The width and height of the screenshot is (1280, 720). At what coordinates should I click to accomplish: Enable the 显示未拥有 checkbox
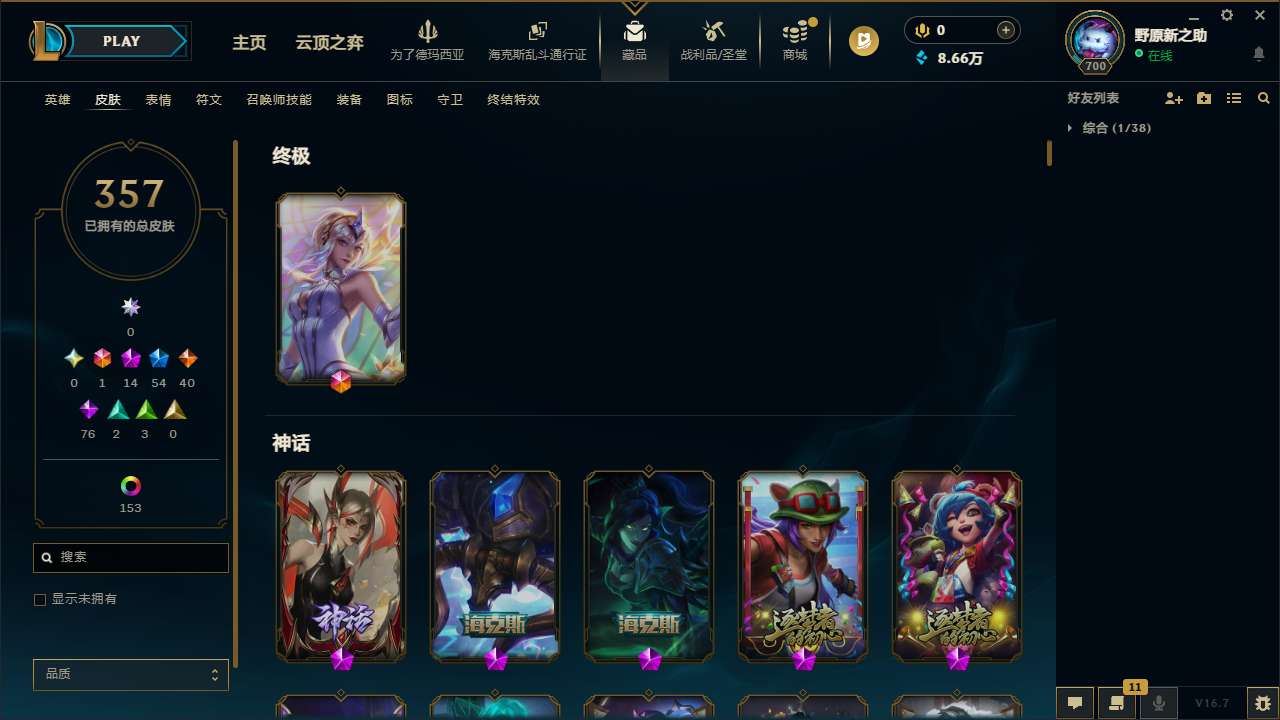40,599
